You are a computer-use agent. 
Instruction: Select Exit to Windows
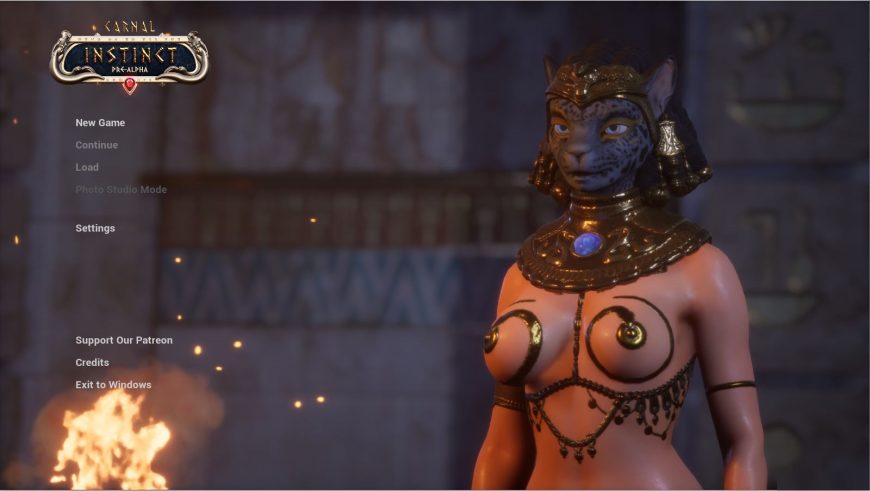113,385
